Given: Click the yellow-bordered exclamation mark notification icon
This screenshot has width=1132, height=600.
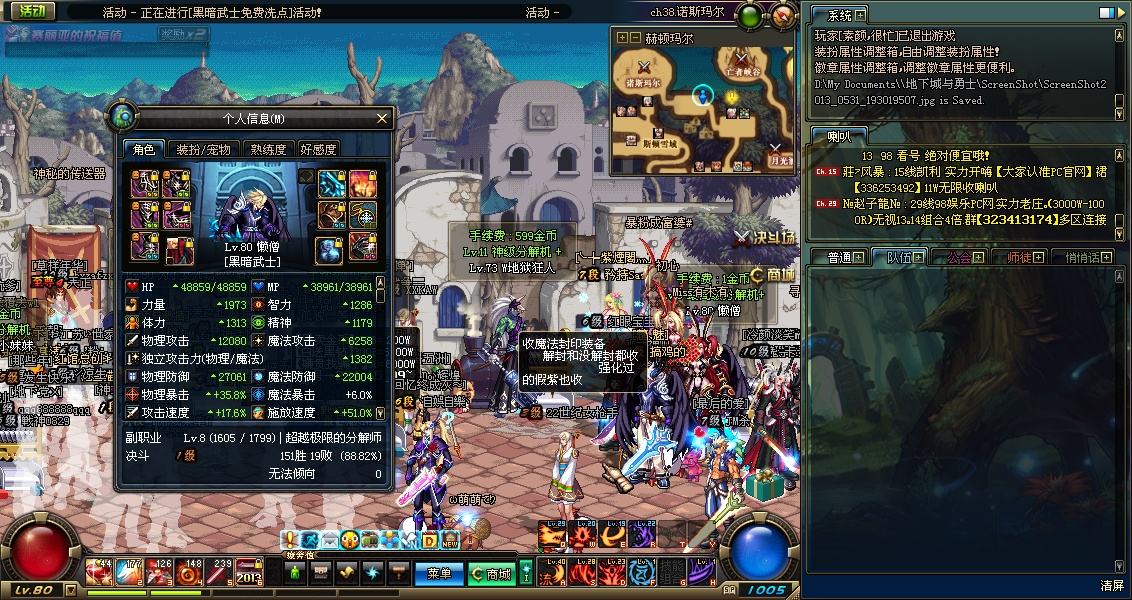Looking at the screenshot, I should tap(291, 540).
